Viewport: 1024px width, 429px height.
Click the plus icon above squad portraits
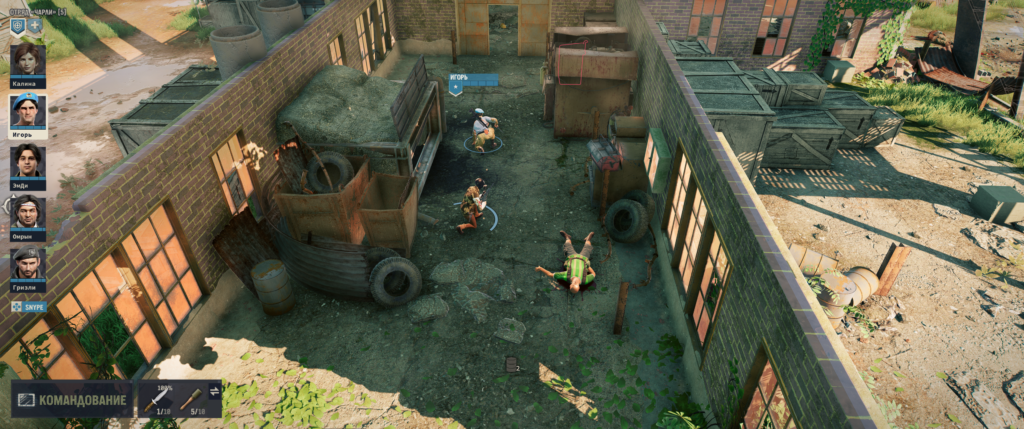35,26
